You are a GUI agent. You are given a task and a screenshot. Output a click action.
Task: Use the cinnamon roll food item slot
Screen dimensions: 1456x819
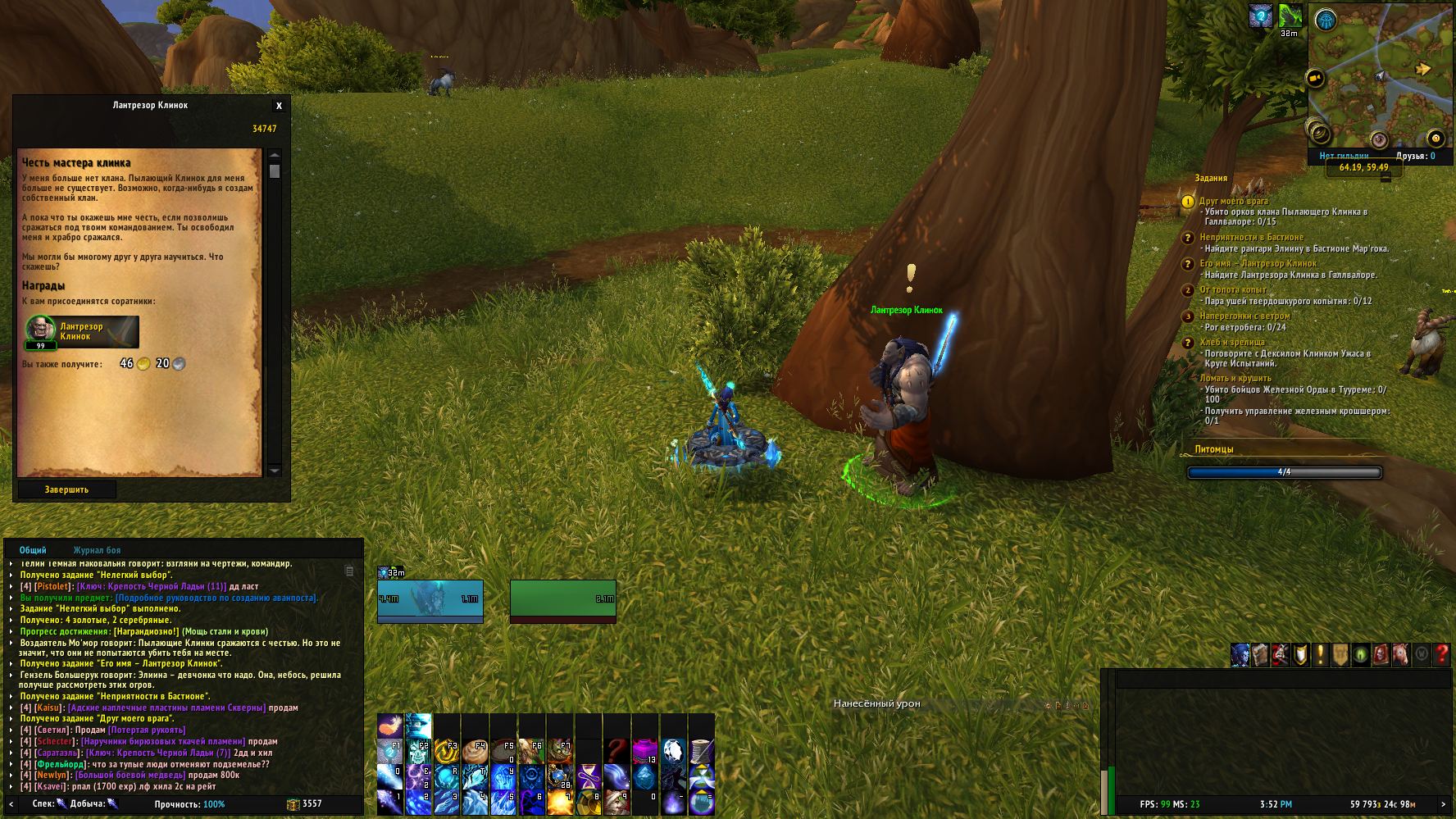[475, 751]
